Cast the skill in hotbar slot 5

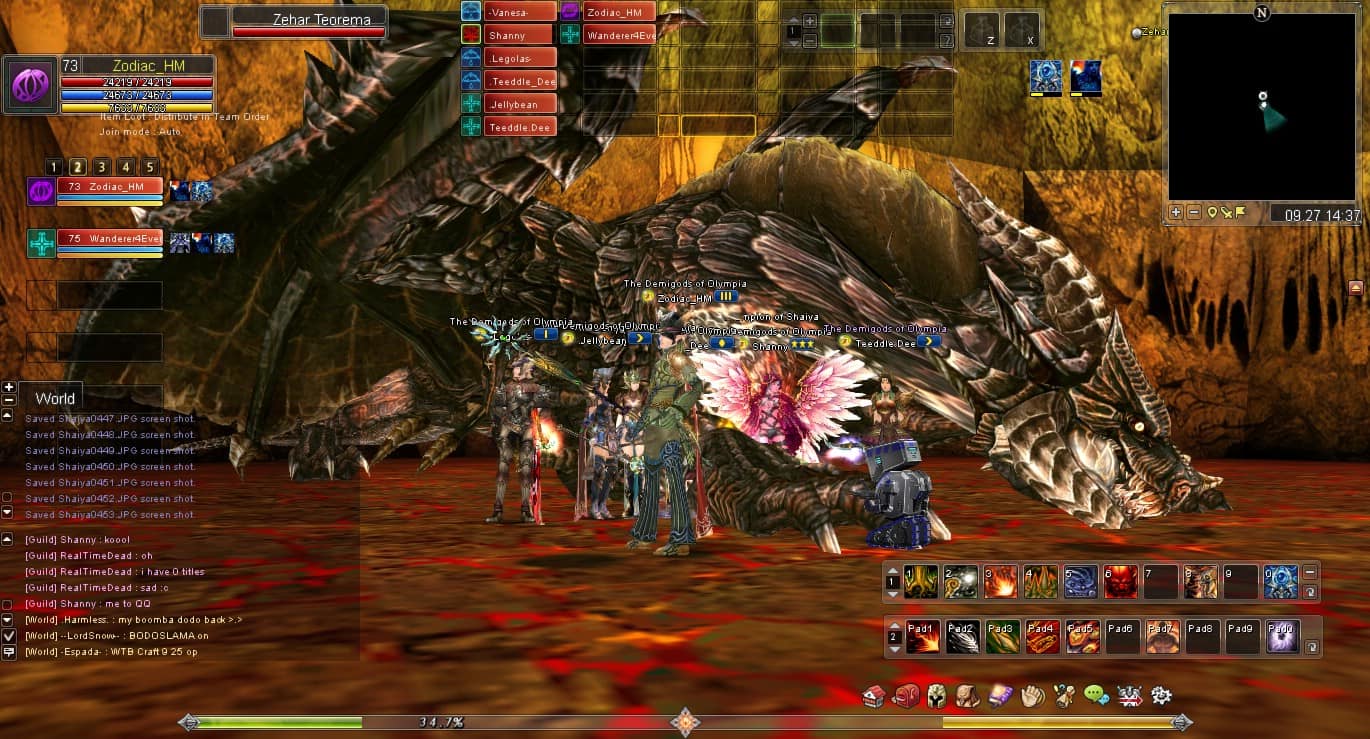click(x=1081, y=580)
